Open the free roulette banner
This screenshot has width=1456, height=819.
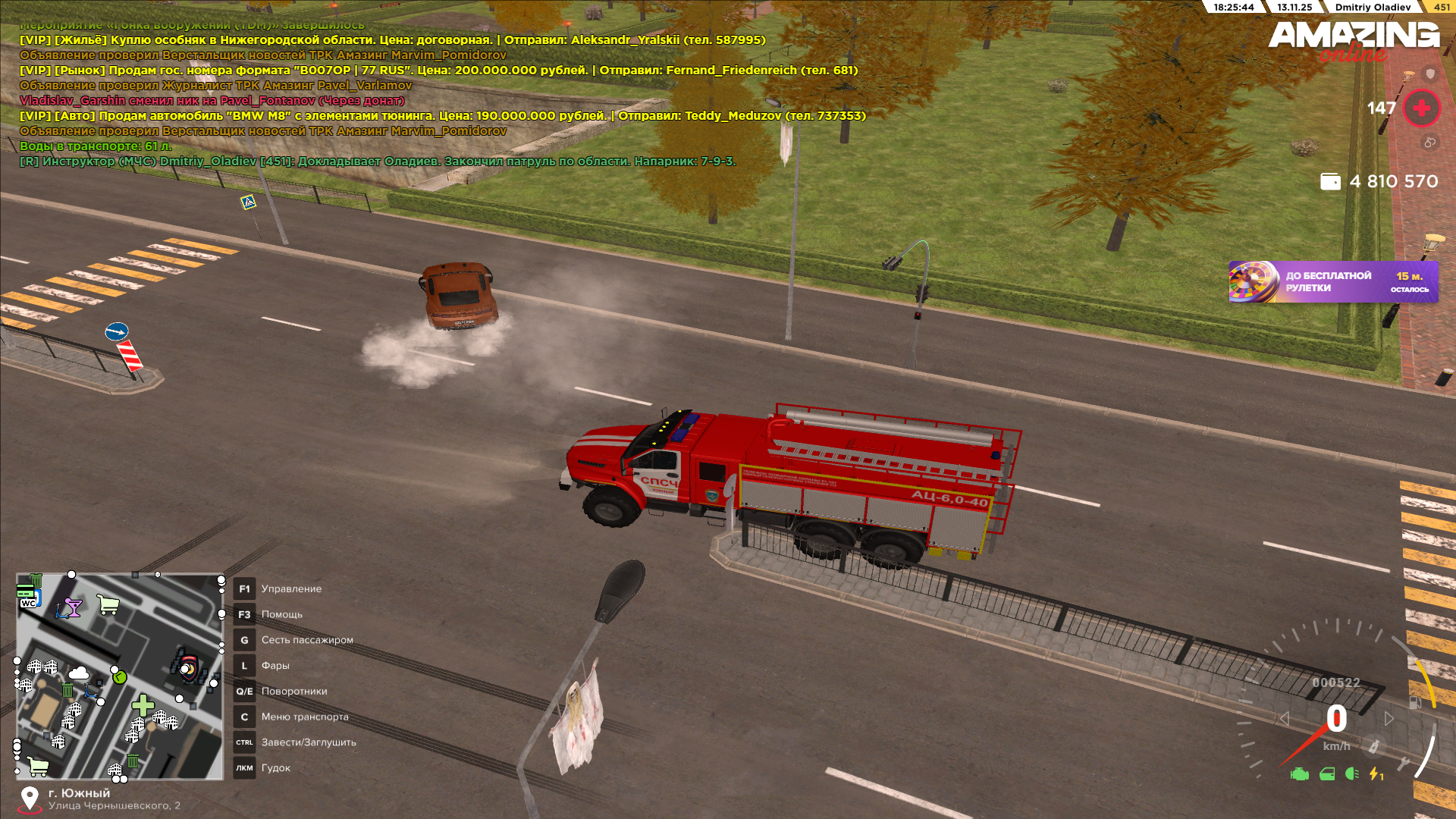coord(1333,282)
